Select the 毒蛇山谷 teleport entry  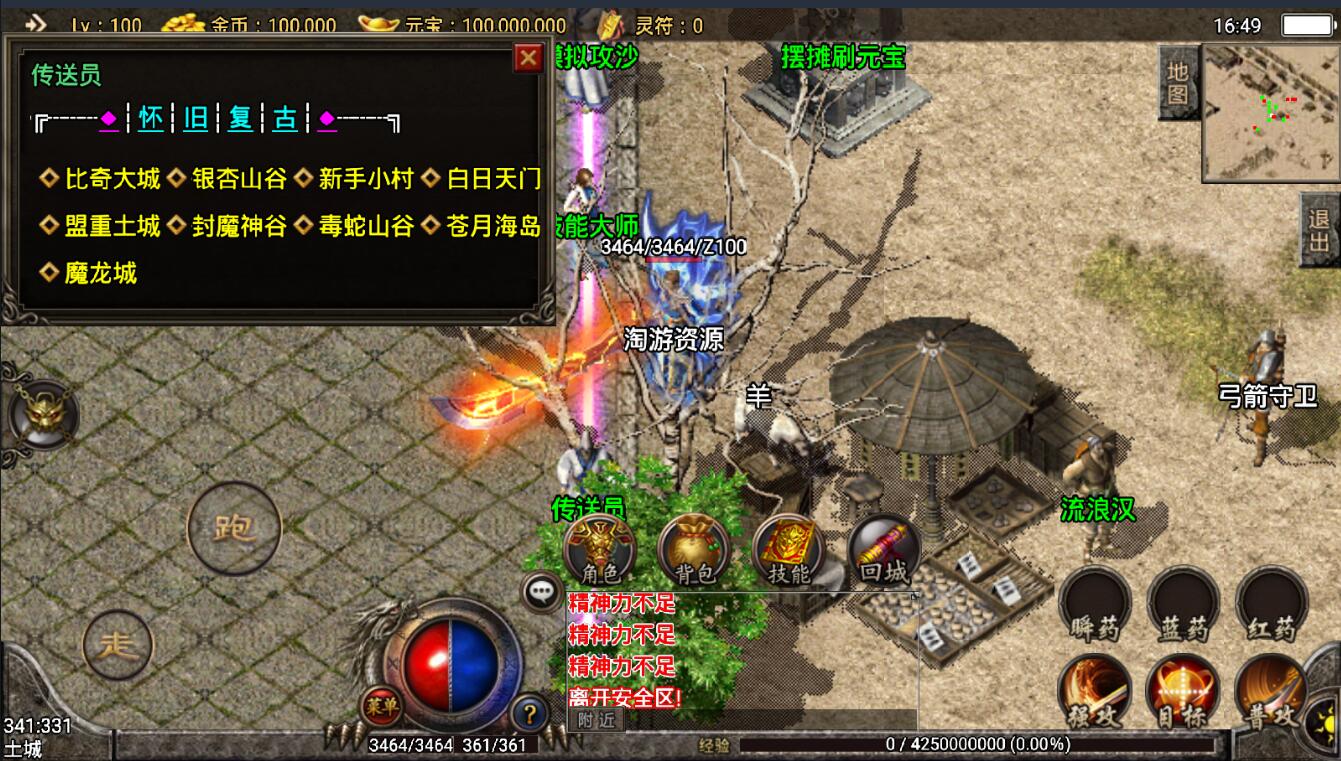tap(365, 226)
